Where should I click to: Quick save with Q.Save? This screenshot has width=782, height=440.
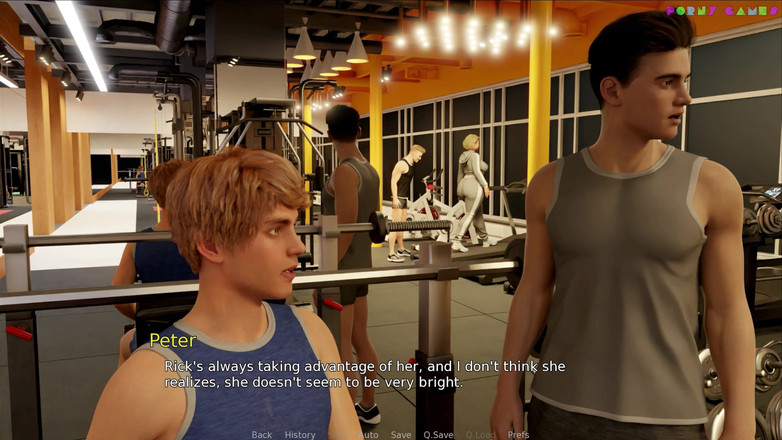(438, 435)
